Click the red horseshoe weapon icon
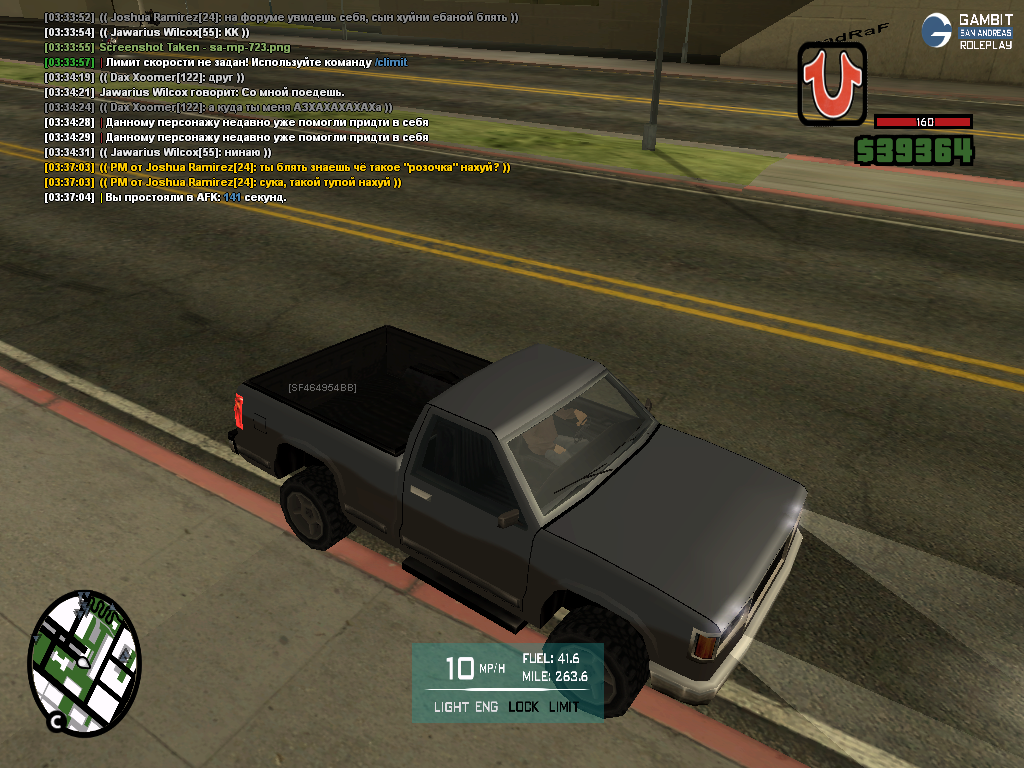This screenshot has width=1024, height=768. click(x=832, y=85)
